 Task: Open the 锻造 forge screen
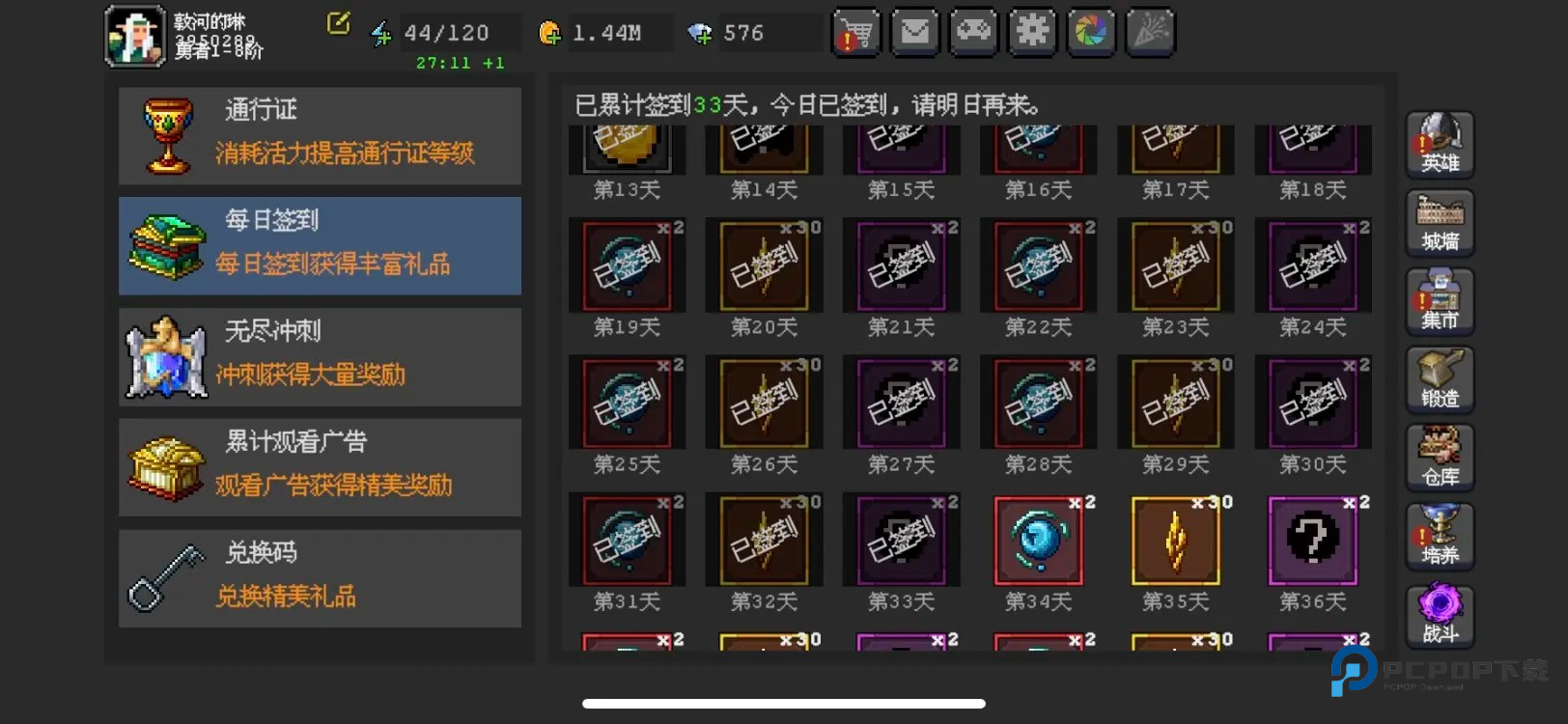pos(1440,379)
